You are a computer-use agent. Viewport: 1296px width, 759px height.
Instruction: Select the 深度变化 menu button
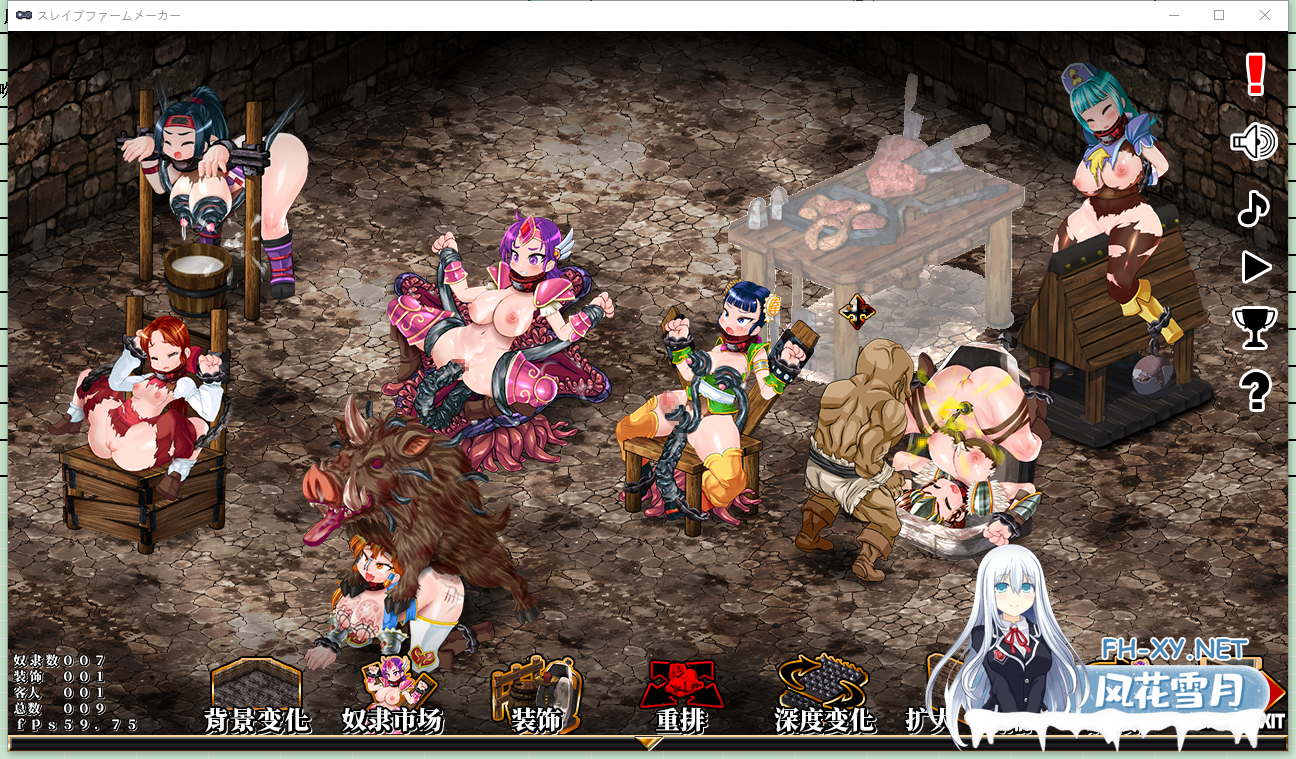pyautogui.click(x=824, y=695)
